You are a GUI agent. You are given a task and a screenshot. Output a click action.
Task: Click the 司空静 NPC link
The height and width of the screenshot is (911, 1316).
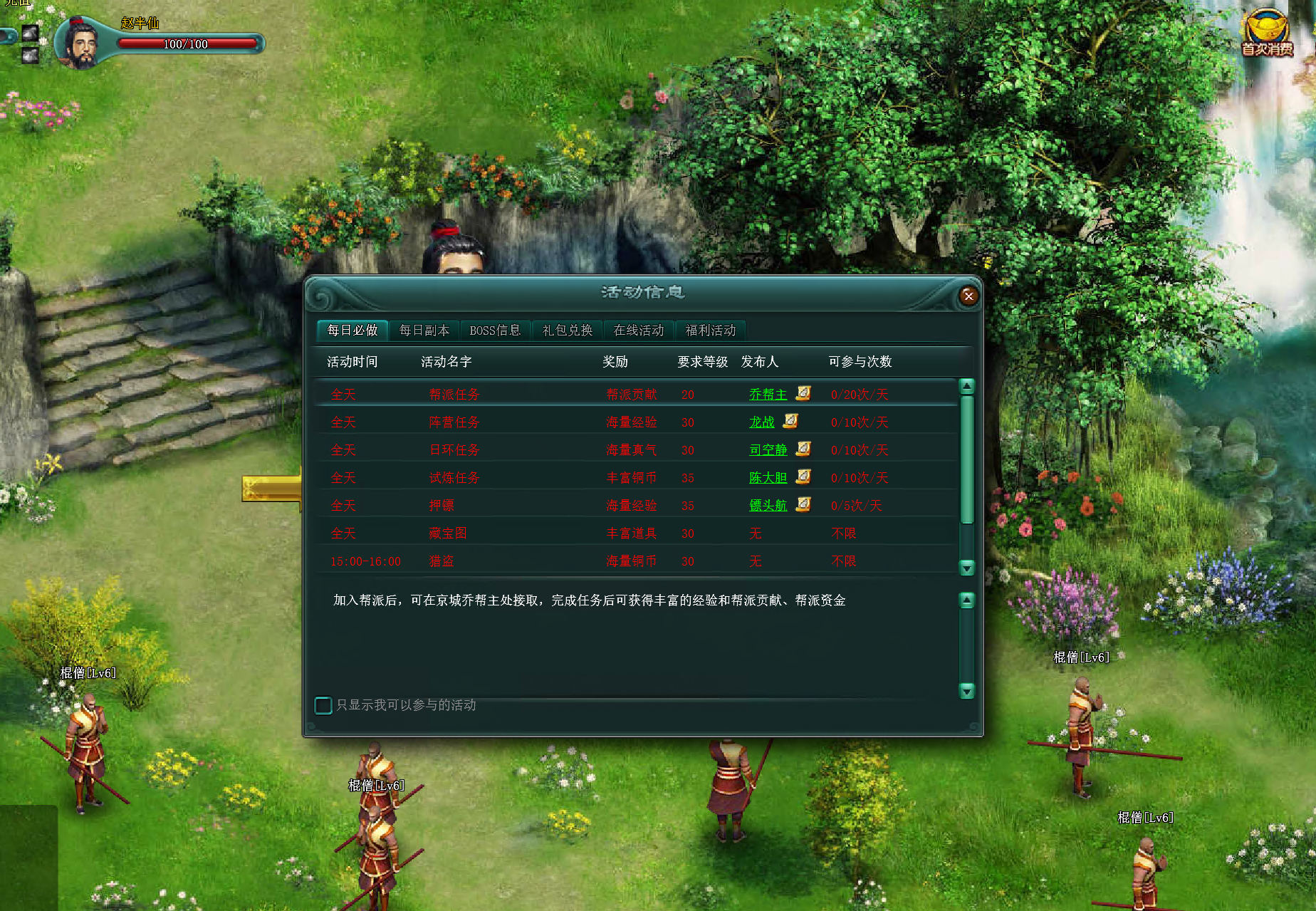pyautogui.click(x=768, y=450)
